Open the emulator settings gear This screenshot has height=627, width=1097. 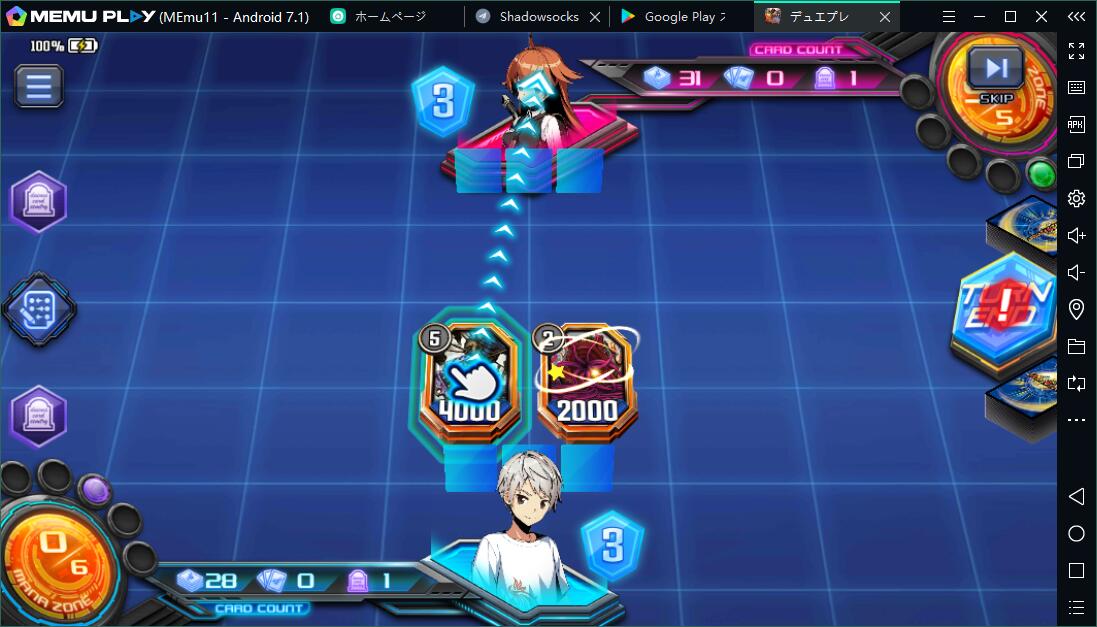point(1076,198)
